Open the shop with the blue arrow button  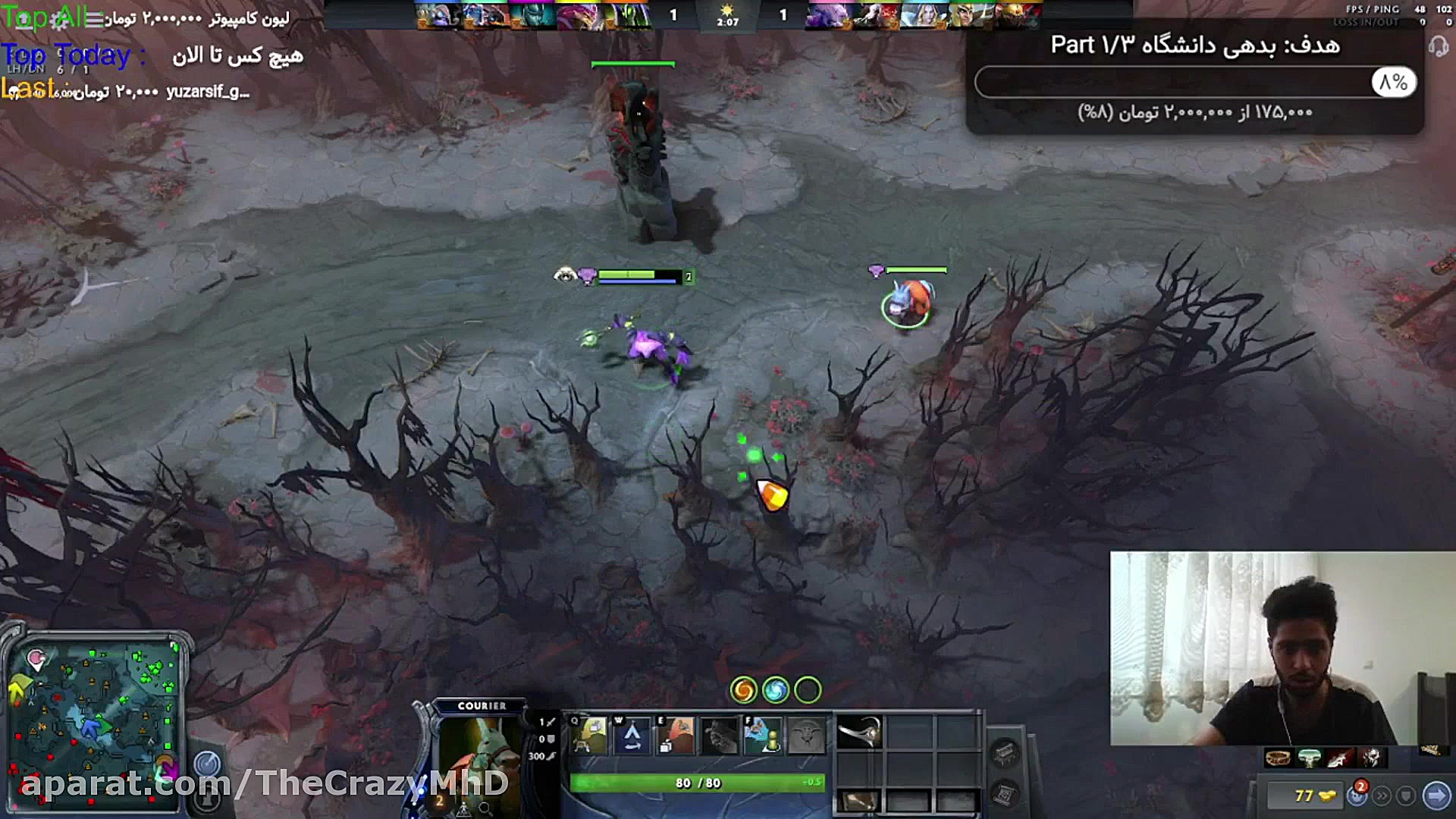(1436, 795)
